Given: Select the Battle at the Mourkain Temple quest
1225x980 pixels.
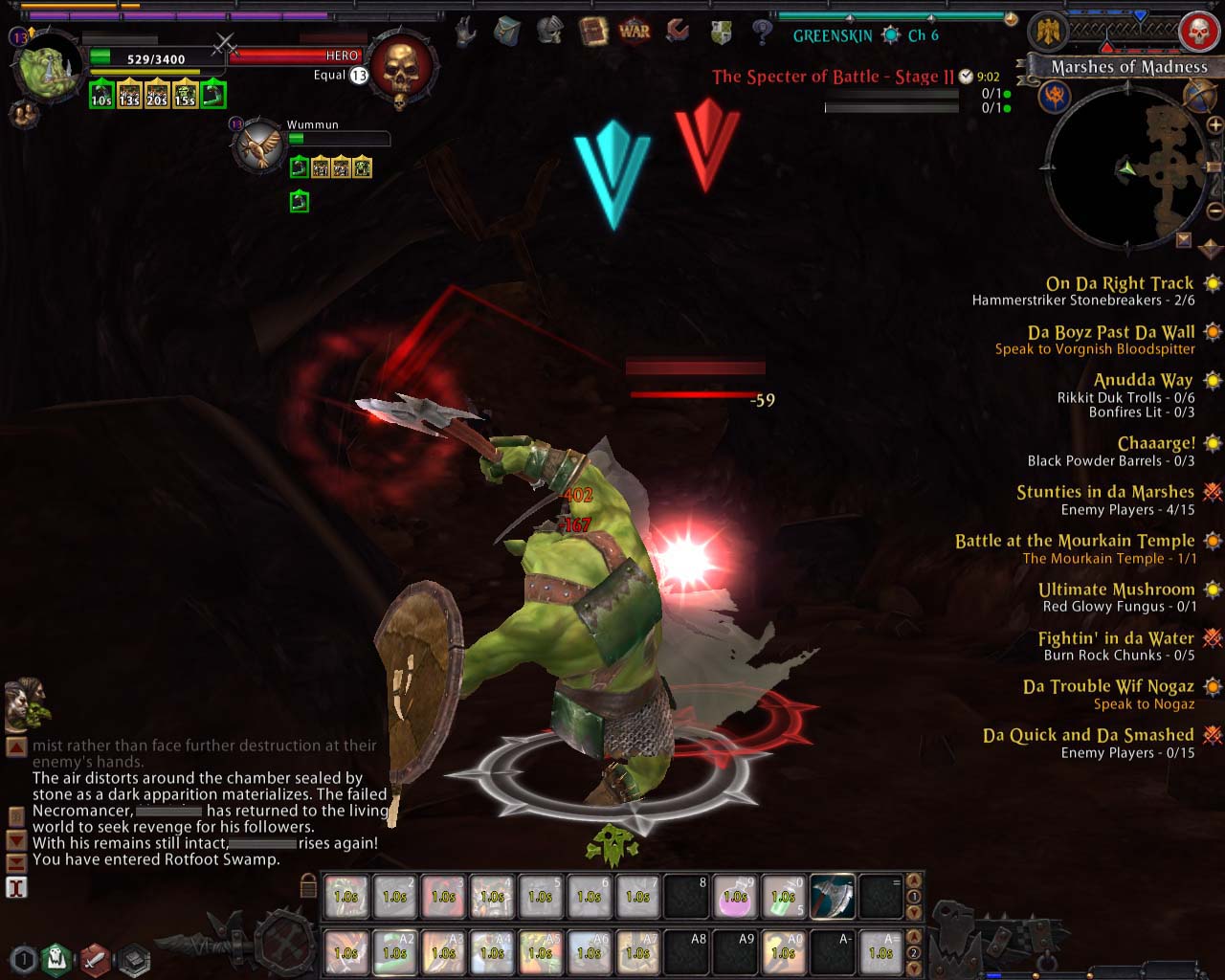Looking at the screenshot, I should coord(1074,541).
